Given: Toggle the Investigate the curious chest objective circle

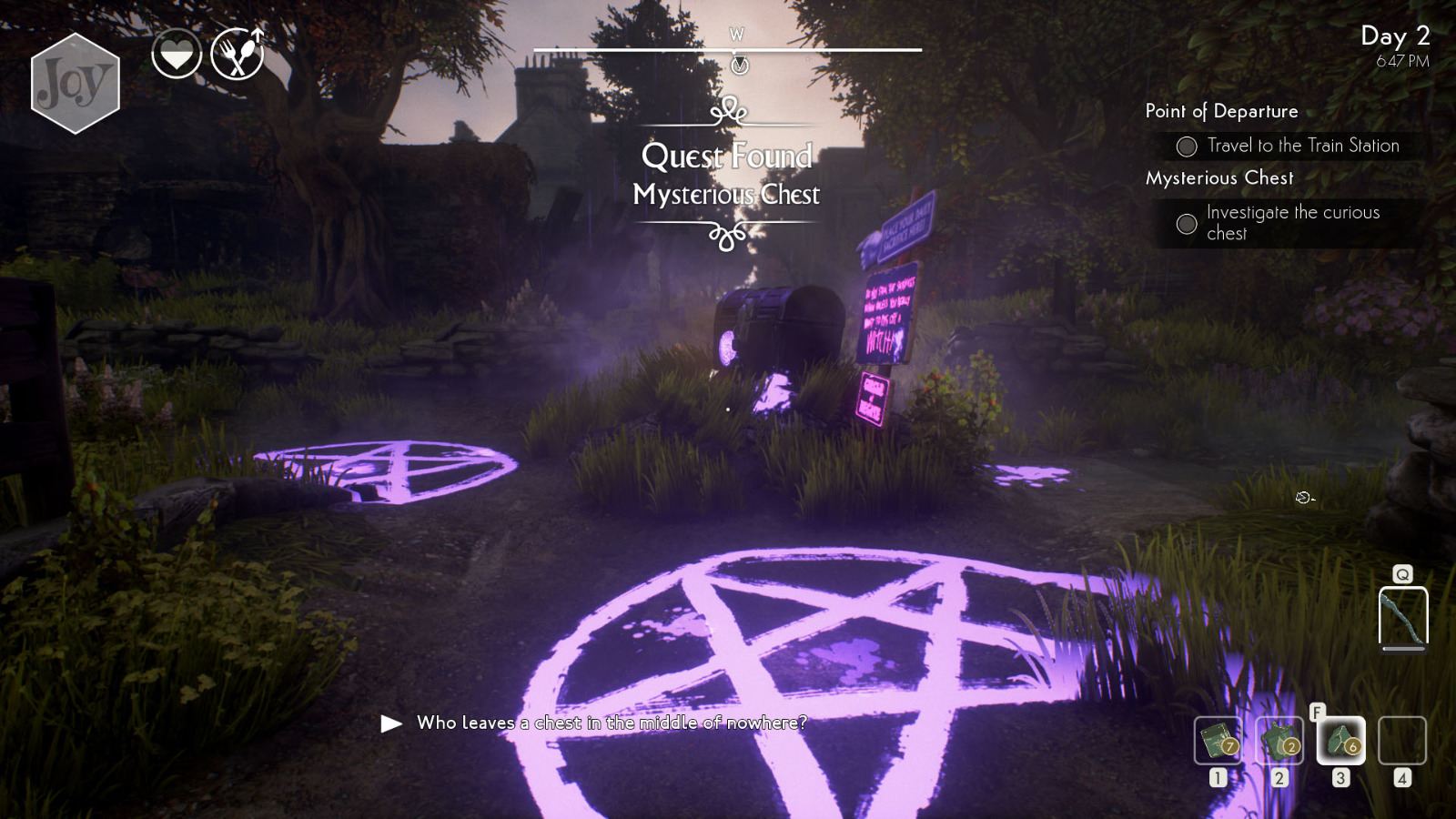Looking at the screenshot, I should [1186, 222].
